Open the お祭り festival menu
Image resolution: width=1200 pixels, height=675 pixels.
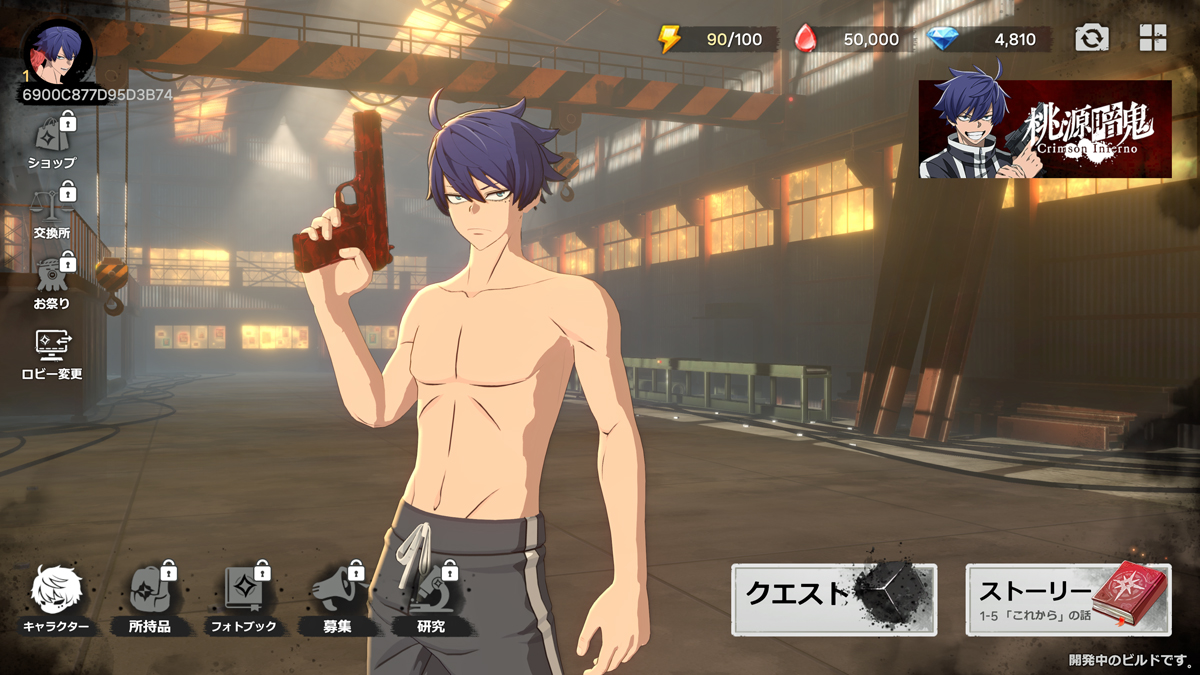point(52,281)
